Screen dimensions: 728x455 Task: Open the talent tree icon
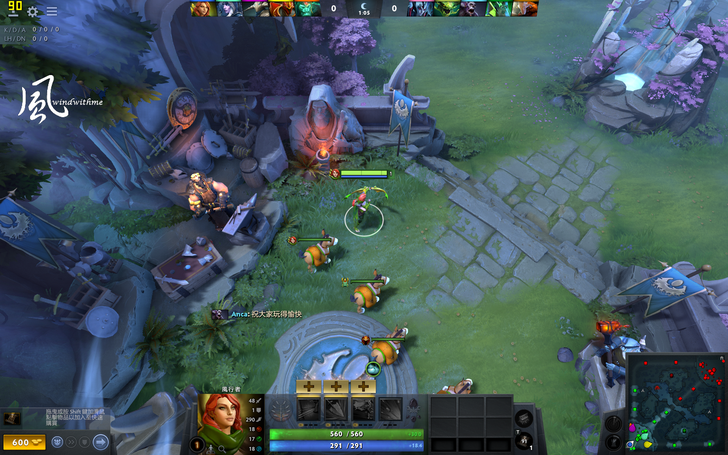282,409
